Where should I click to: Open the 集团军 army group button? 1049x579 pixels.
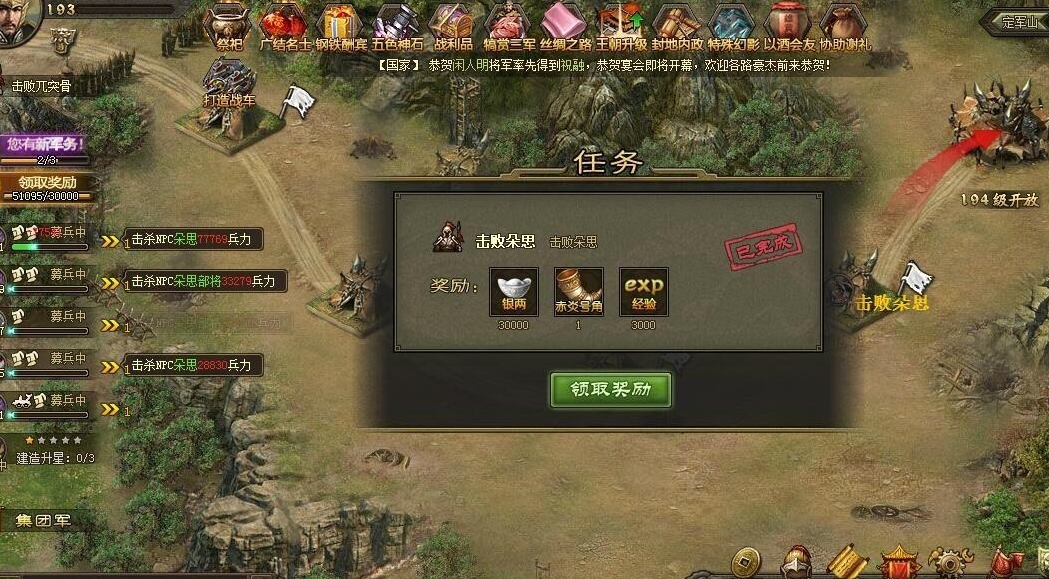(44, 521)
